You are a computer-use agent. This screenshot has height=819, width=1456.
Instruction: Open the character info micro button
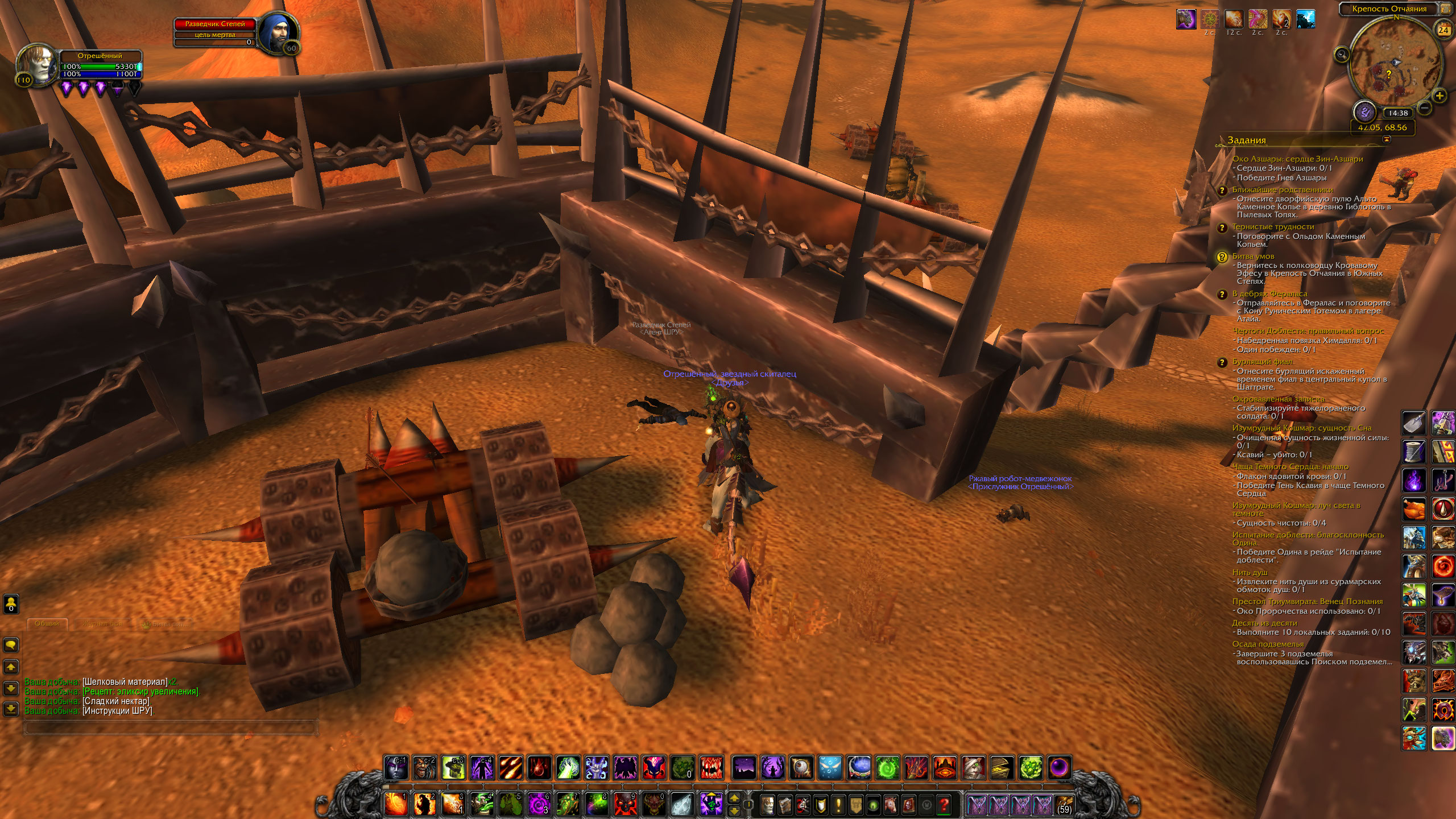click(x=767, y=805)
